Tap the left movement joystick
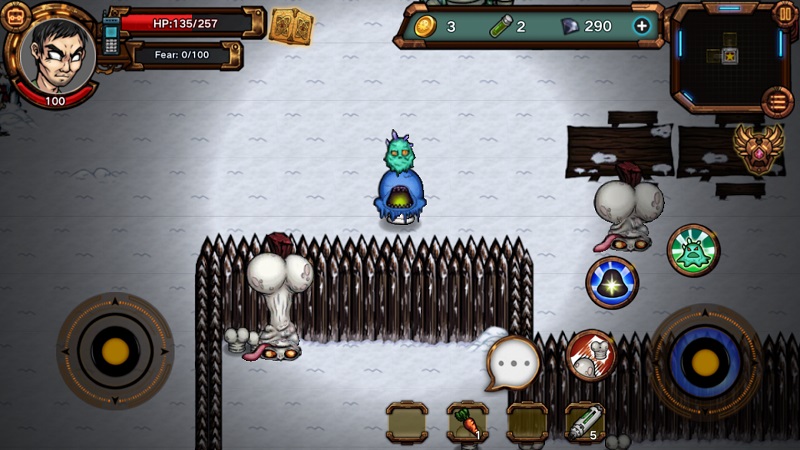 click(x=115, y=351)
